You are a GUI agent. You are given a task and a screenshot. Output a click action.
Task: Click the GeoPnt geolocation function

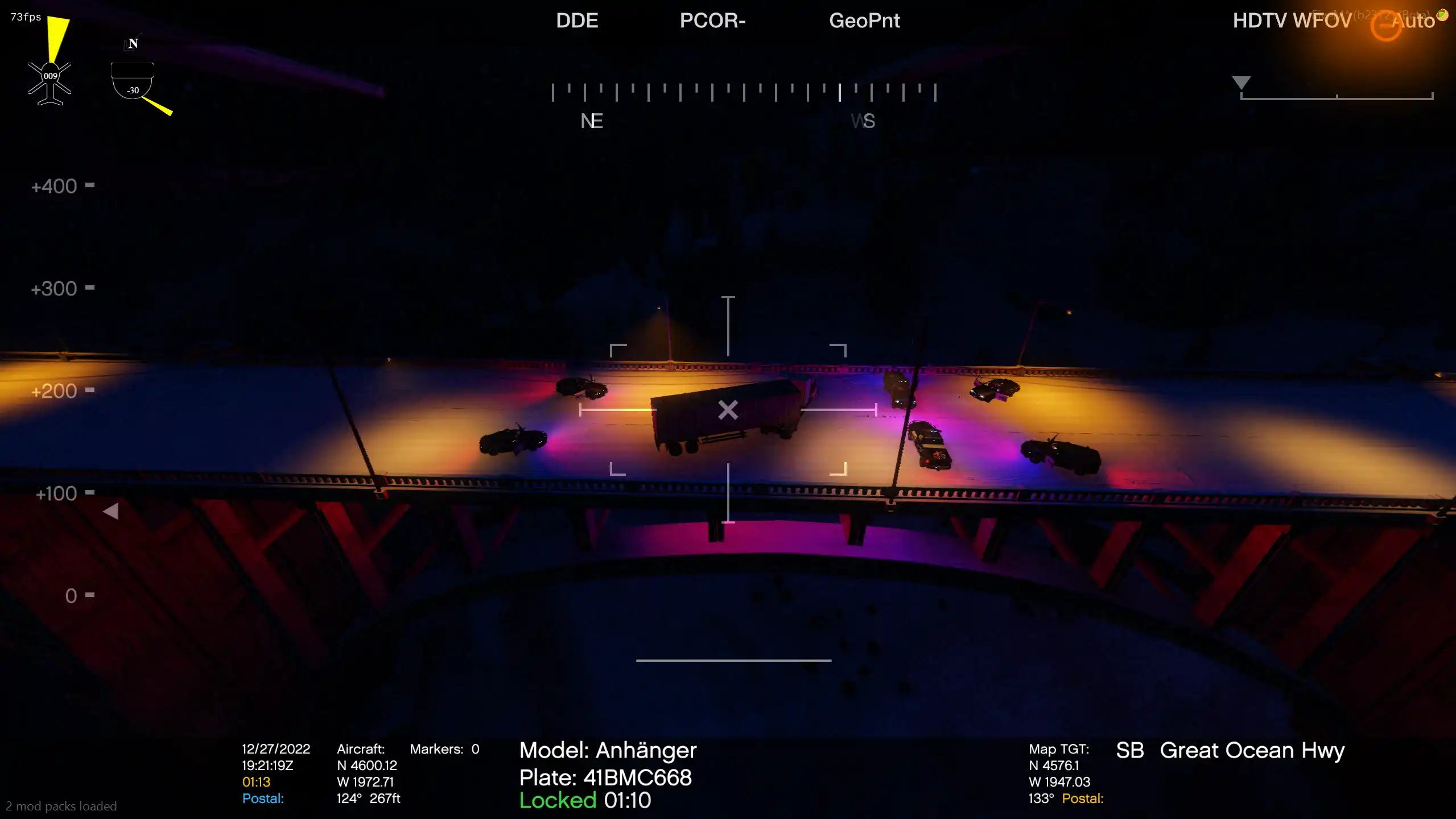[x=865, y=21]
